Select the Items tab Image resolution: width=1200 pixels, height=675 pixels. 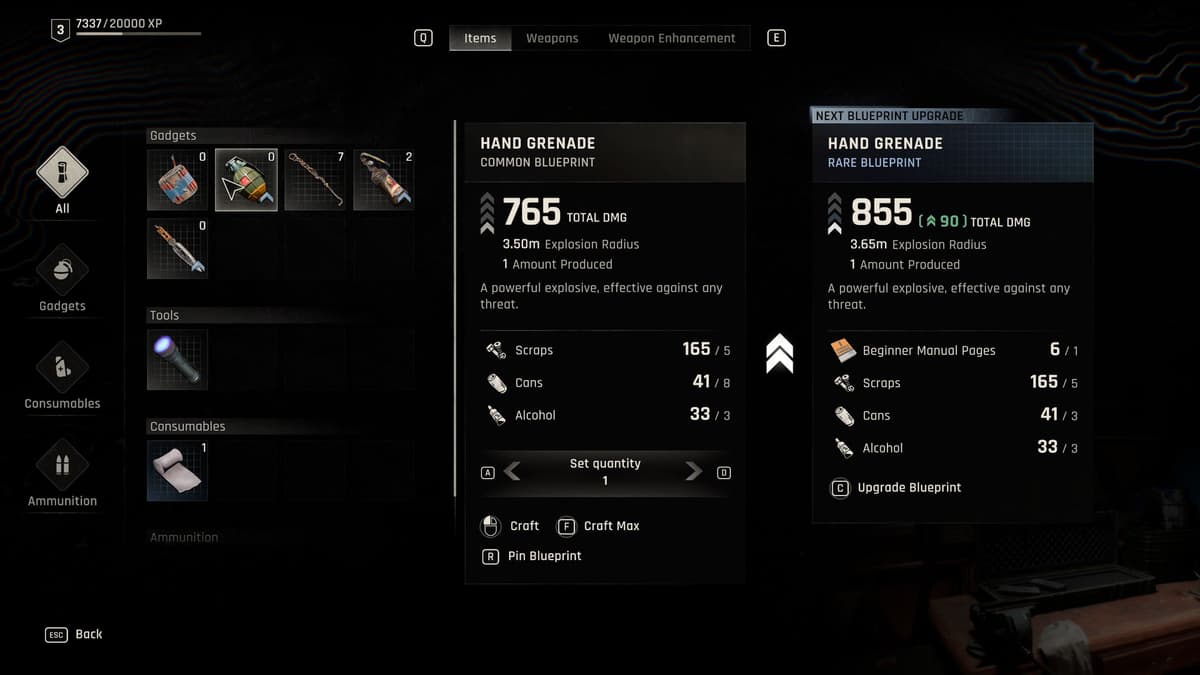tap(480, 38)
